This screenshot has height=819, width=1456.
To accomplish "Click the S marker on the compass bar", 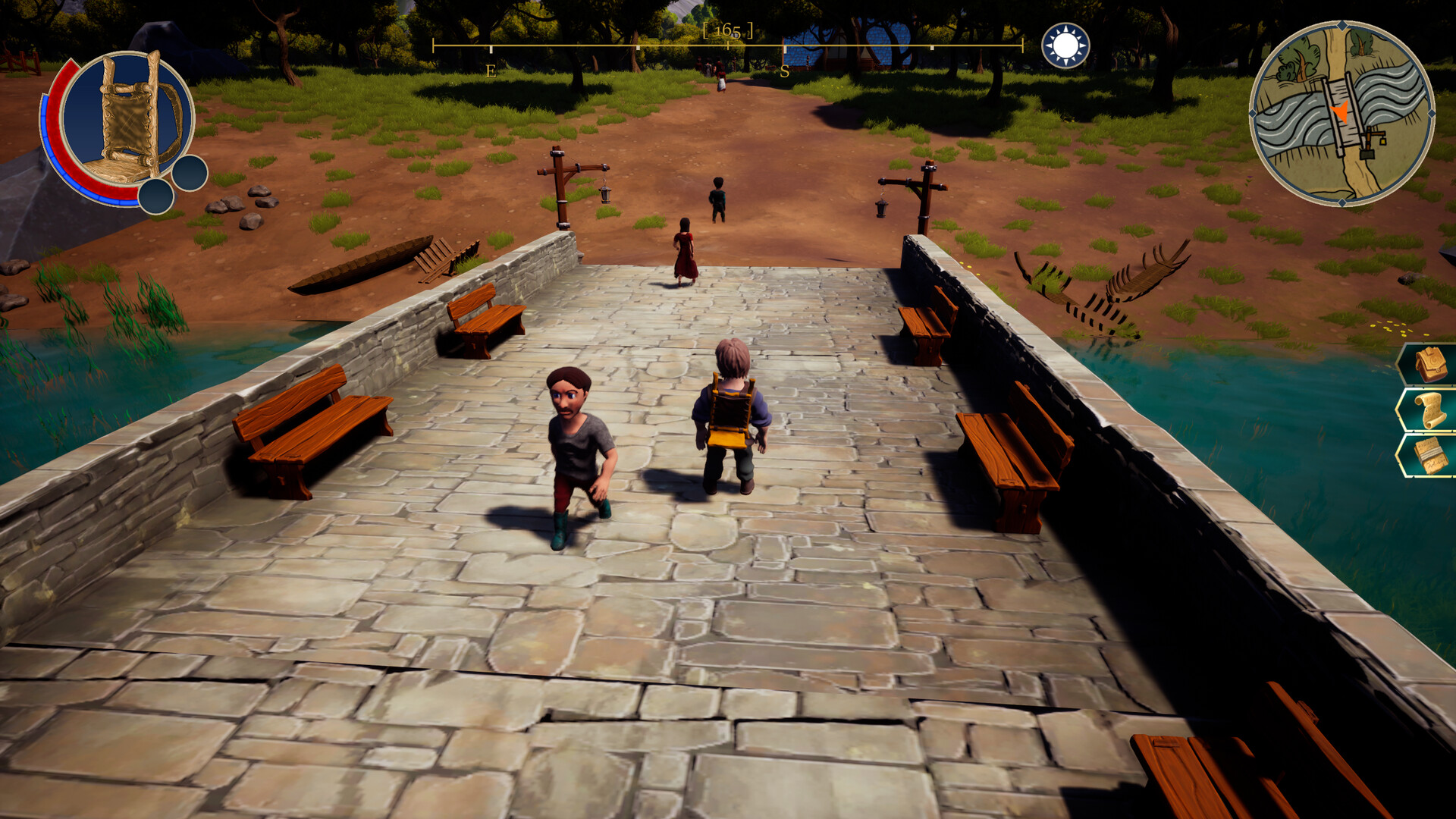I will coord(784,72).
